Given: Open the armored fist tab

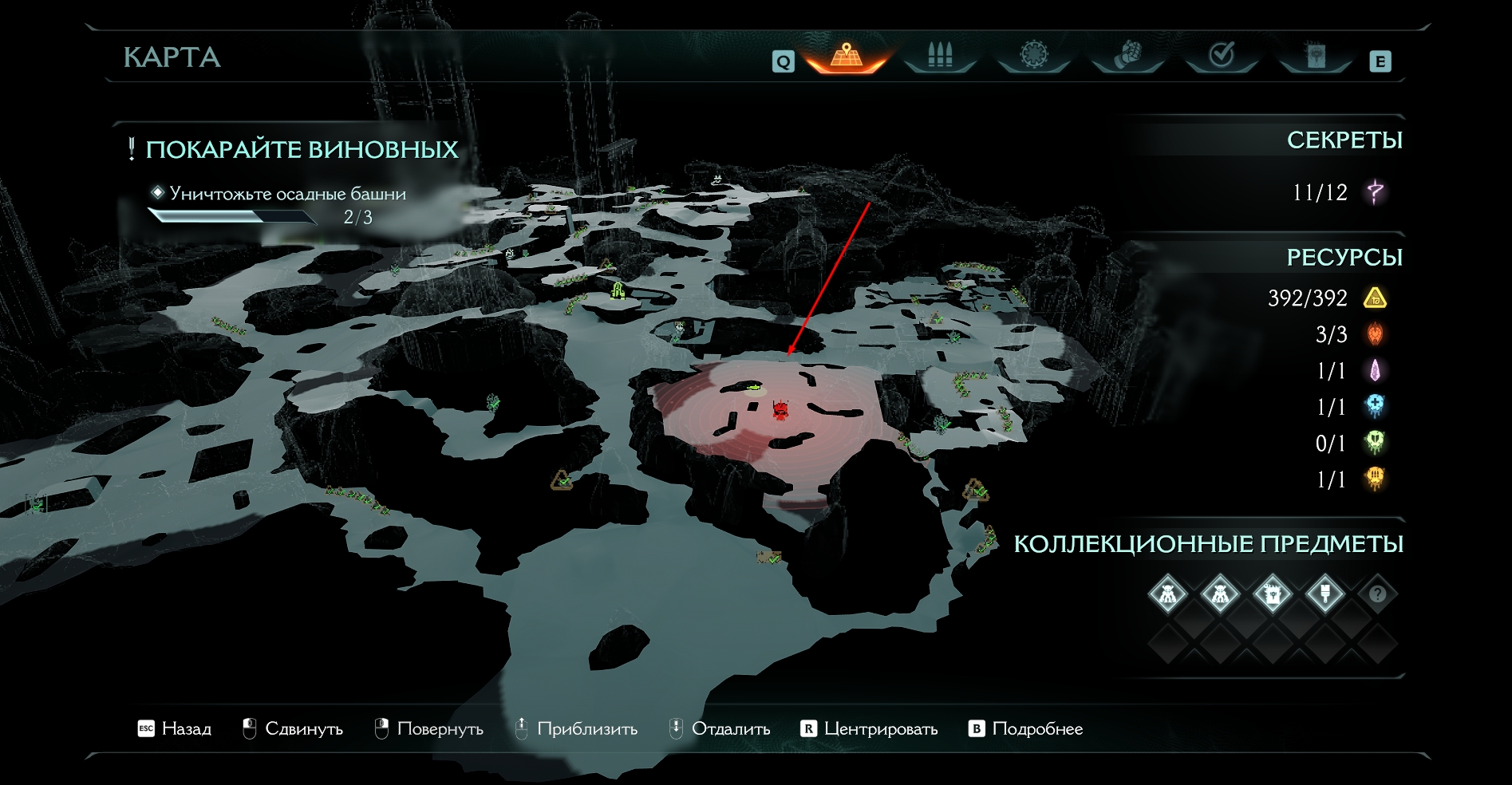Looking at the screenshot, I should [1127, 56].
